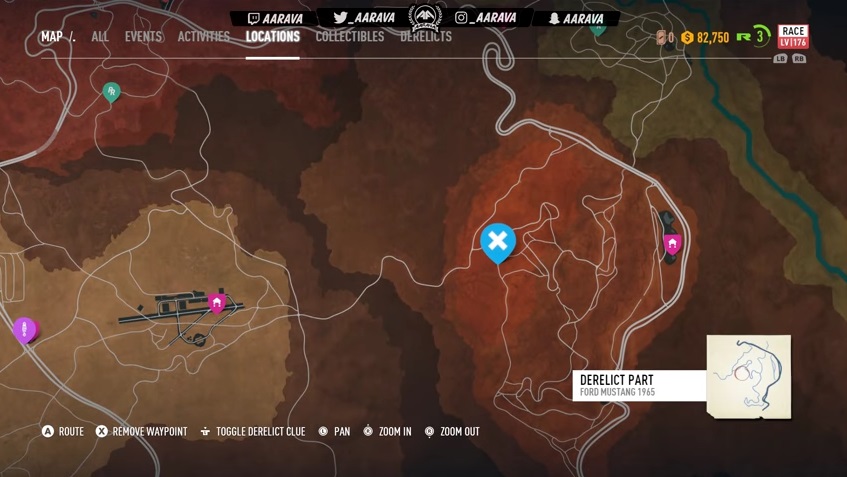Click the purple map marker
Screen dimensions: 847x477
pos(25,330)
